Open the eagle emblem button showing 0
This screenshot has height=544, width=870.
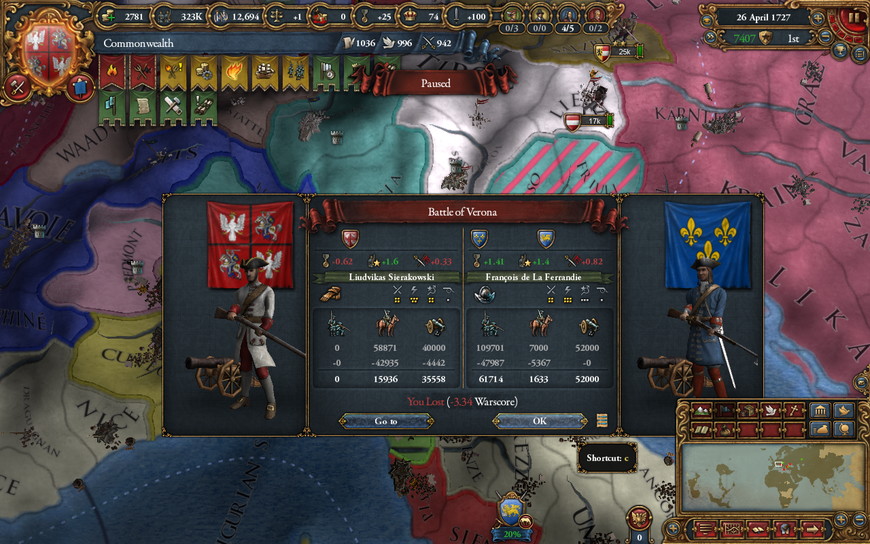(x=638, y=520)
